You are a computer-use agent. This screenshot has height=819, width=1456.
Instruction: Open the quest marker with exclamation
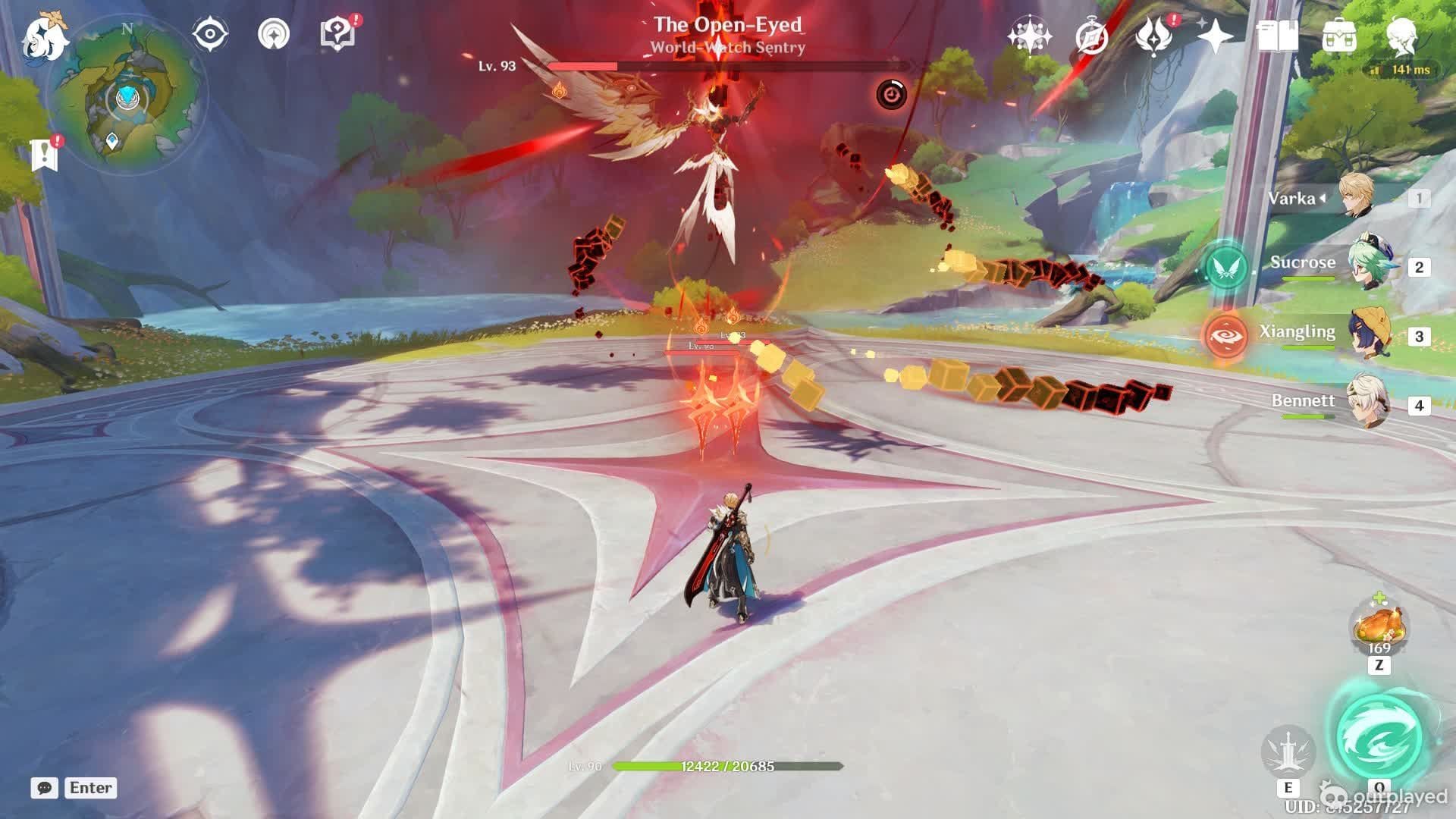point(45,154)
